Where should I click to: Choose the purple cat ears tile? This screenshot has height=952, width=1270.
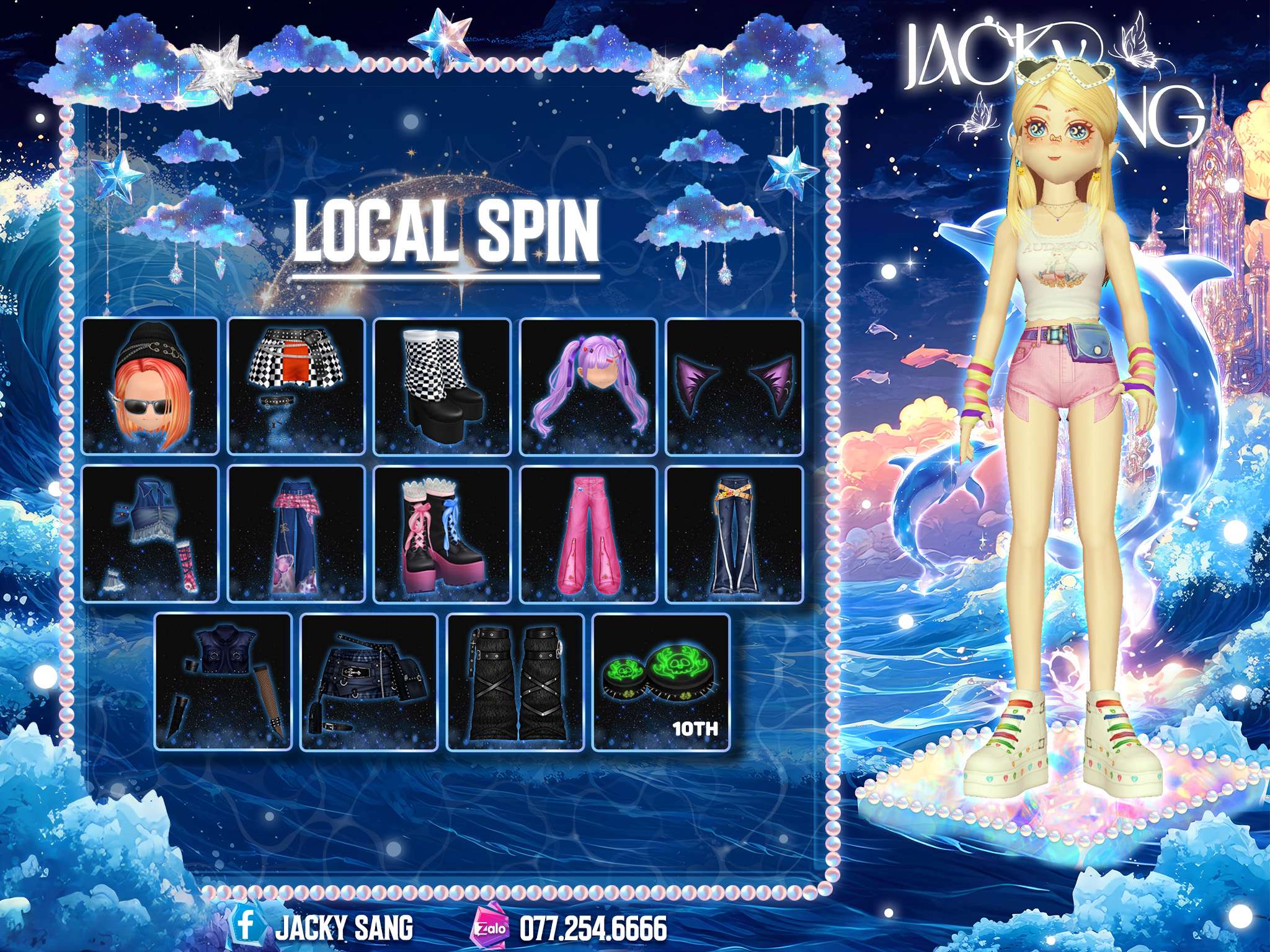pos(734,386)
